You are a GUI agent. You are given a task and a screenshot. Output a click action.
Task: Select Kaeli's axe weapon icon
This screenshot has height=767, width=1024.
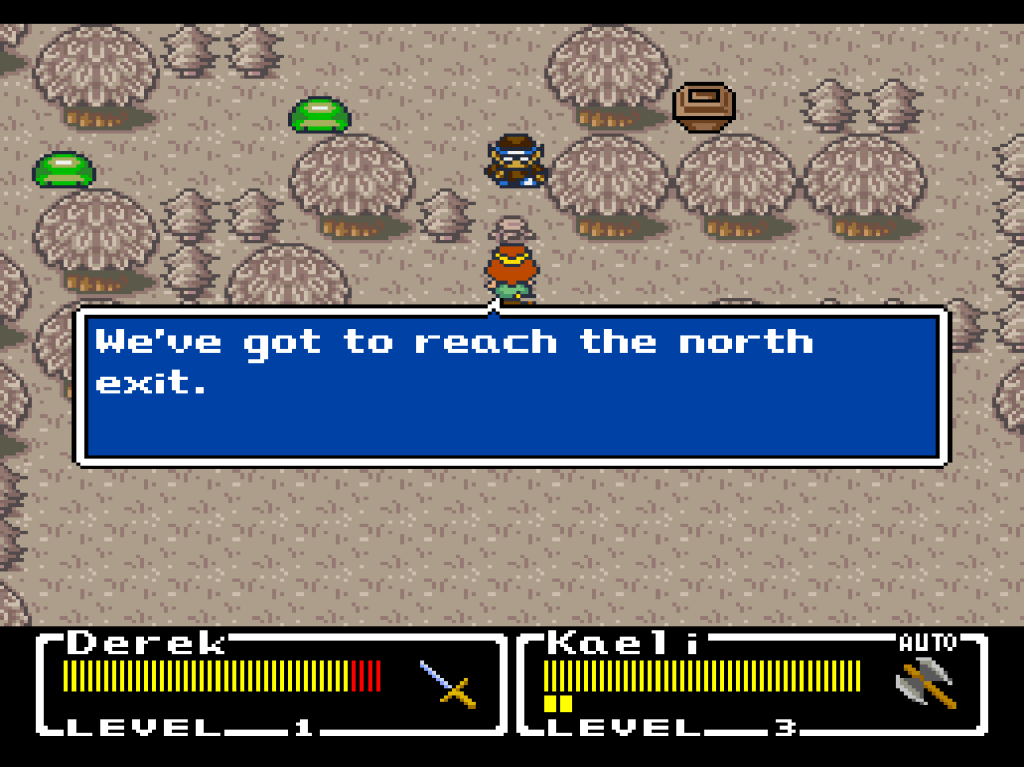pos(925,685)
